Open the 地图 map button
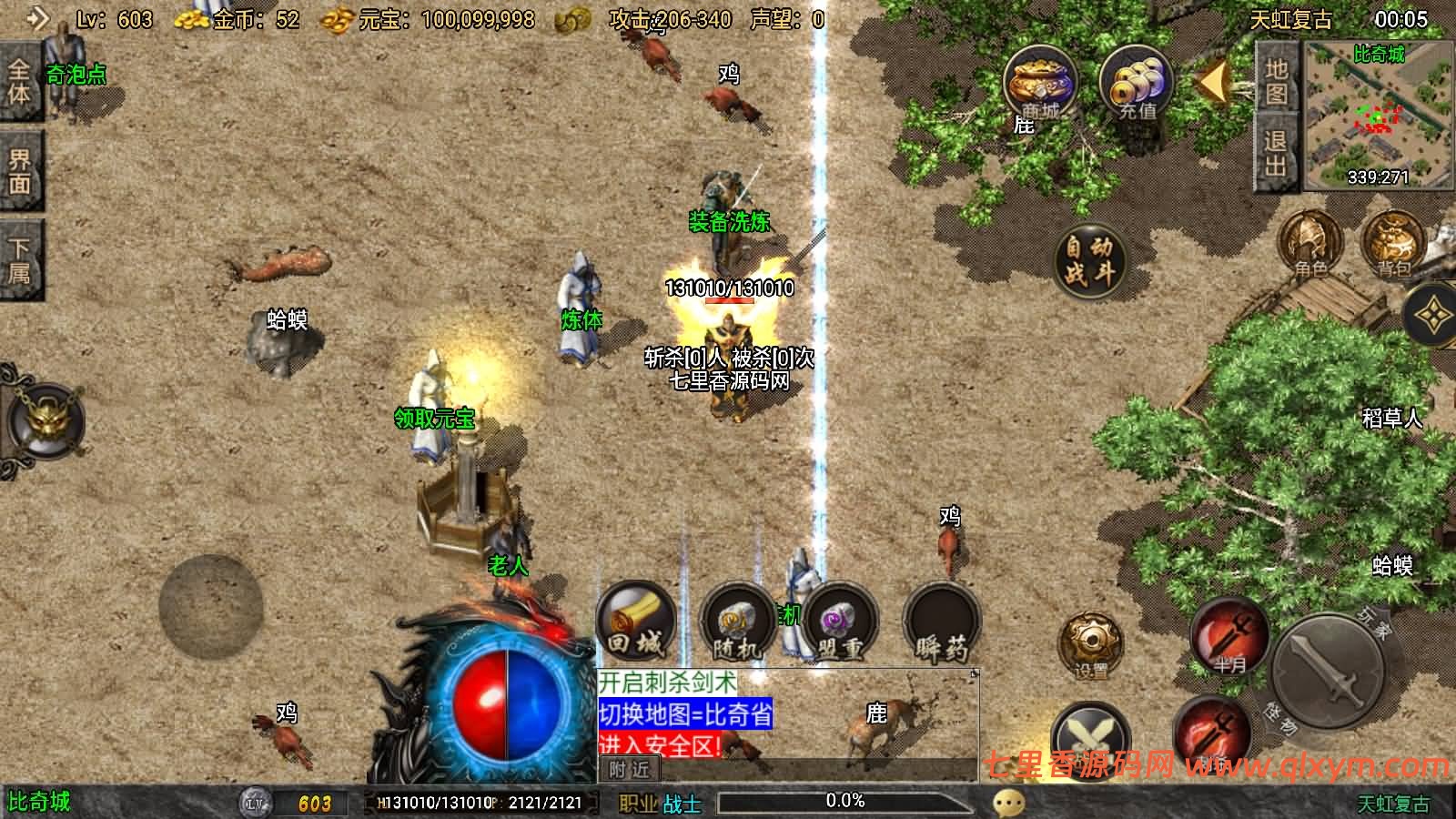 coord(1277,82)
